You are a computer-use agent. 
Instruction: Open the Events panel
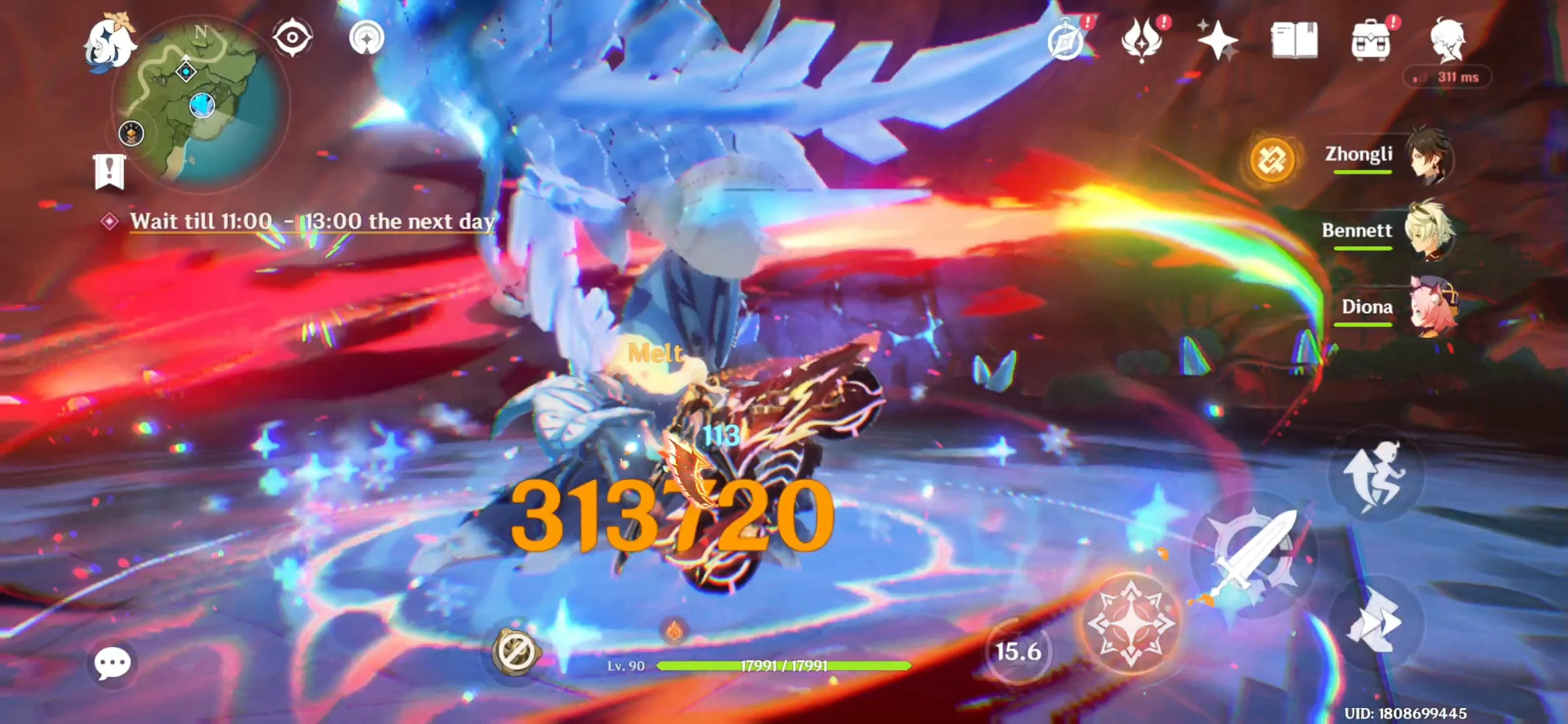point(1221,40)
